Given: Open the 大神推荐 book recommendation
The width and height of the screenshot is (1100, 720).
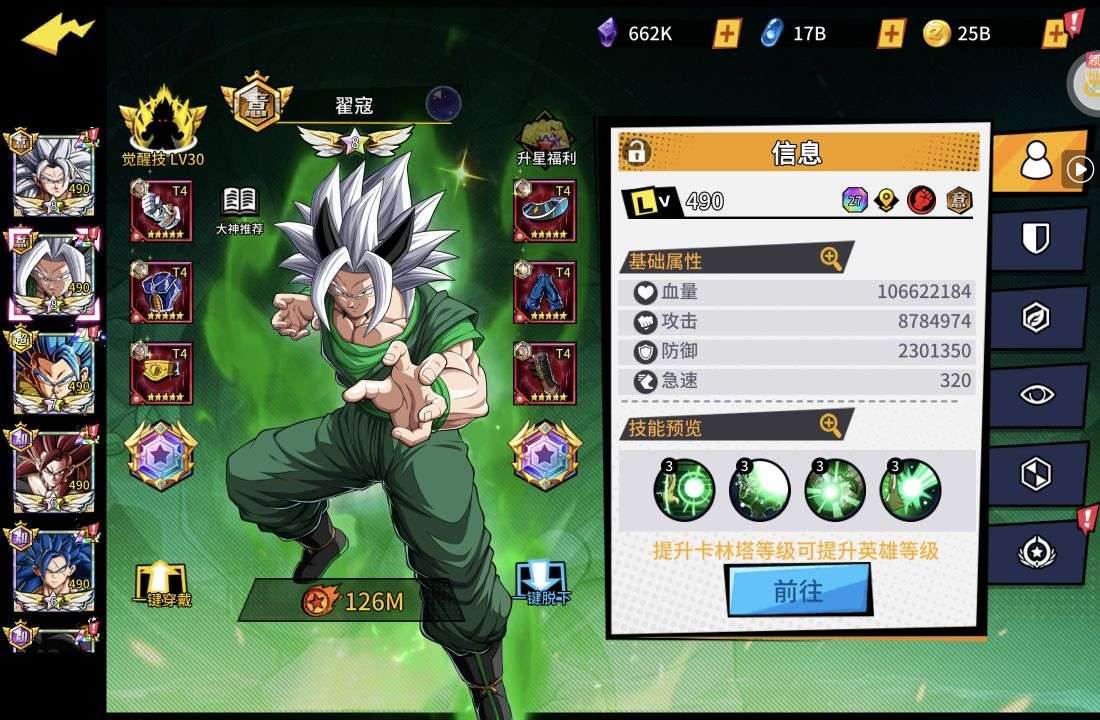Looking at the screenshot, I should pos(240,209).
